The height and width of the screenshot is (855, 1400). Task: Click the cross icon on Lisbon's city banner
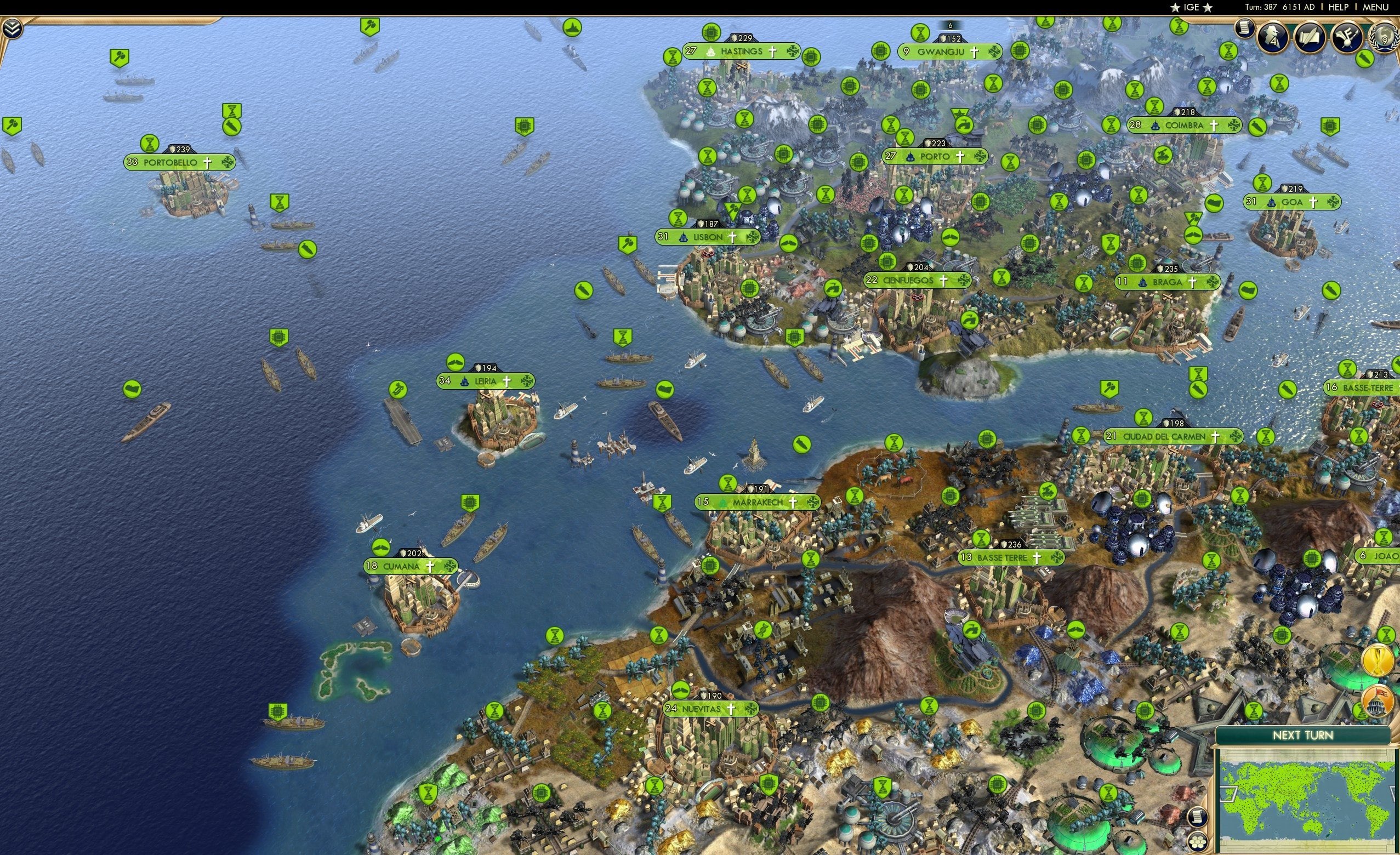coord(733,237)
